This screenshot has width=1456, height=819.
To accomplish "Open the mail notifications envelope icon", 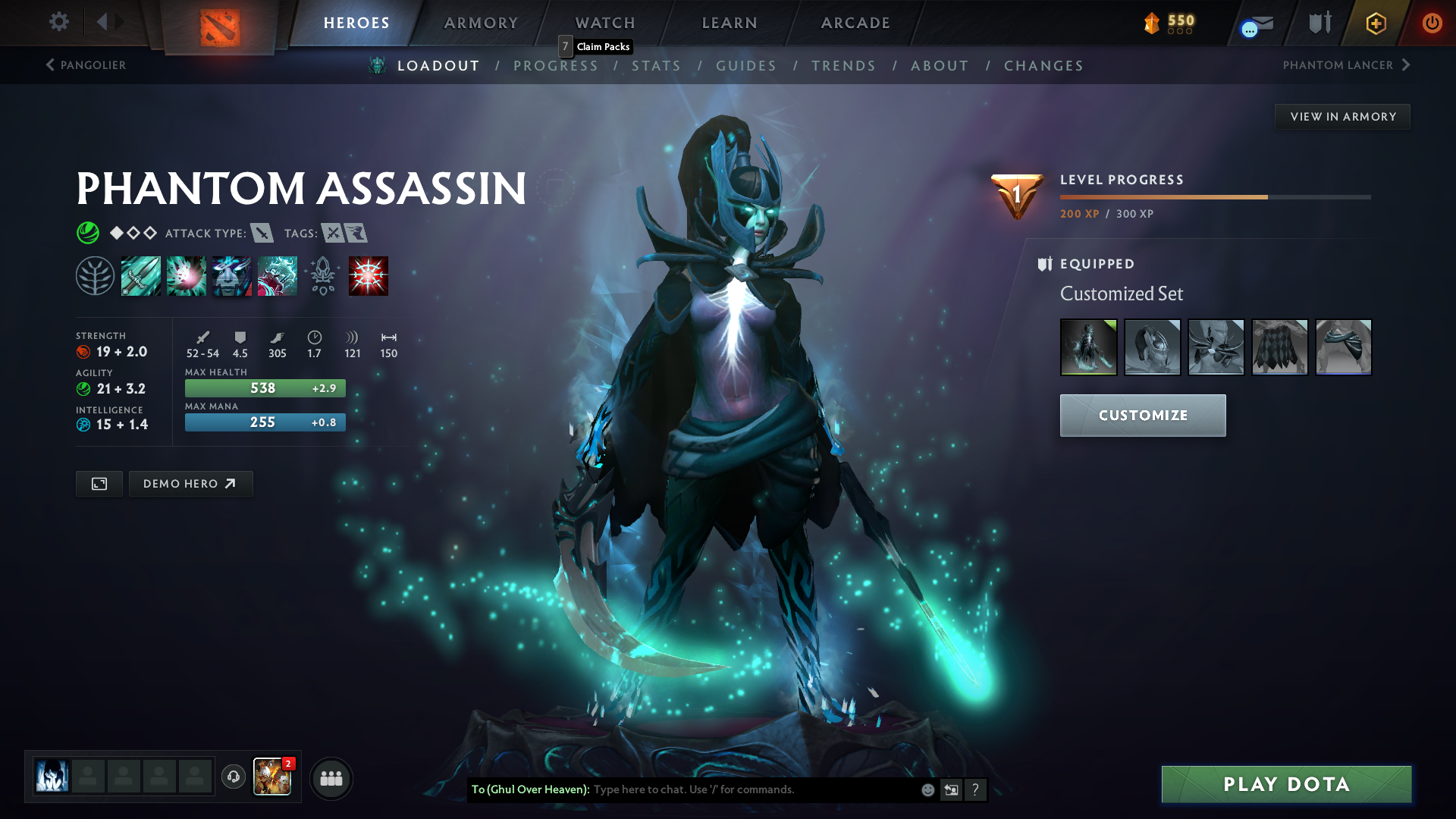I will pos(1259,23).
